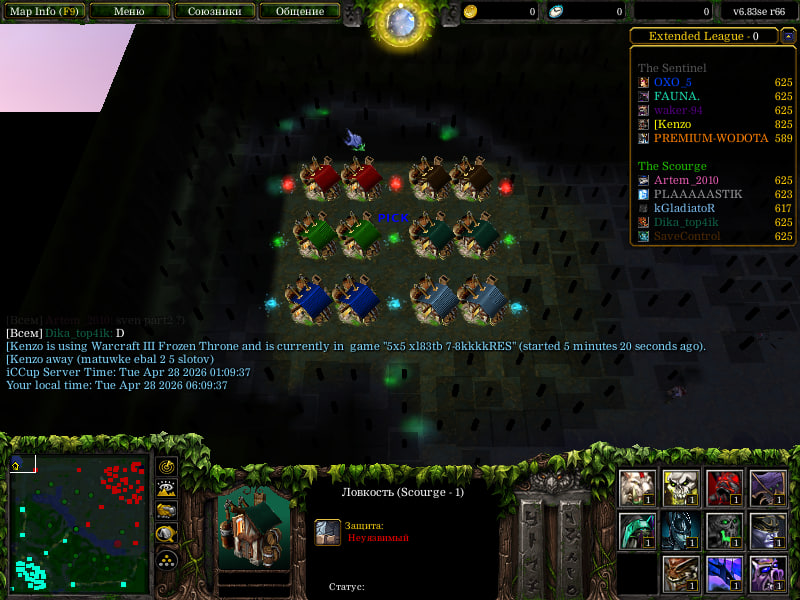
Task: Pick the teal-hooded hero icon
Action: point(637,531)
